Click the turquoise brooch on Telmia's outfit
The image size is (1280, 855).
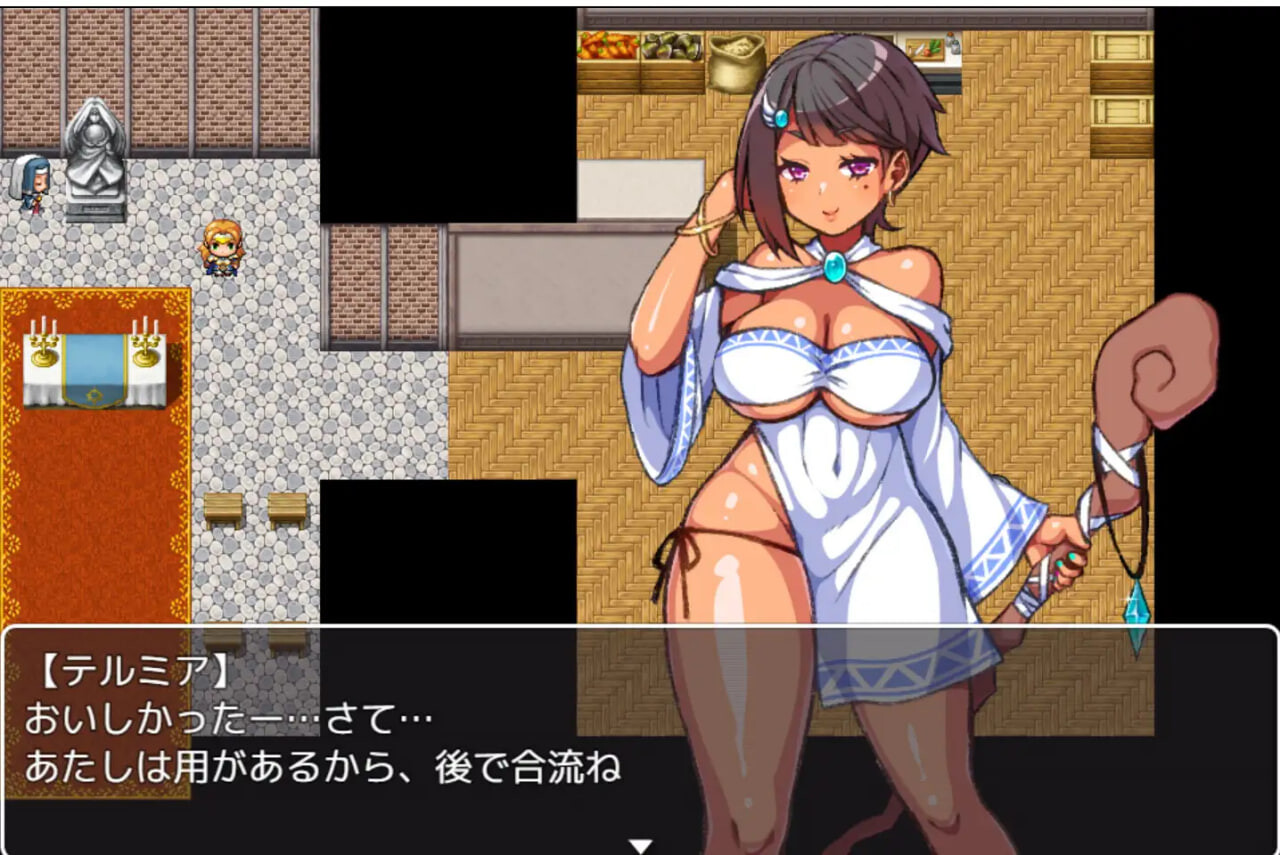pyautogui.click(x=836, y=267)
